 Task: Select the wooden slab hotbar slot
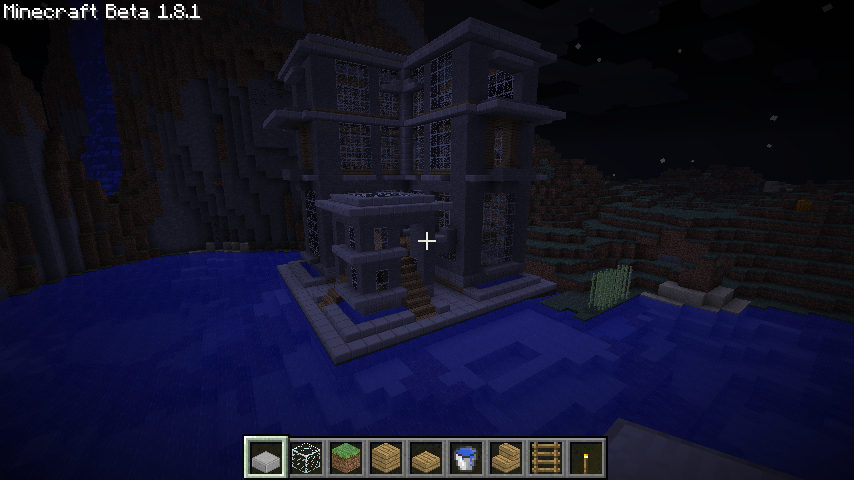tap(426, 458)
